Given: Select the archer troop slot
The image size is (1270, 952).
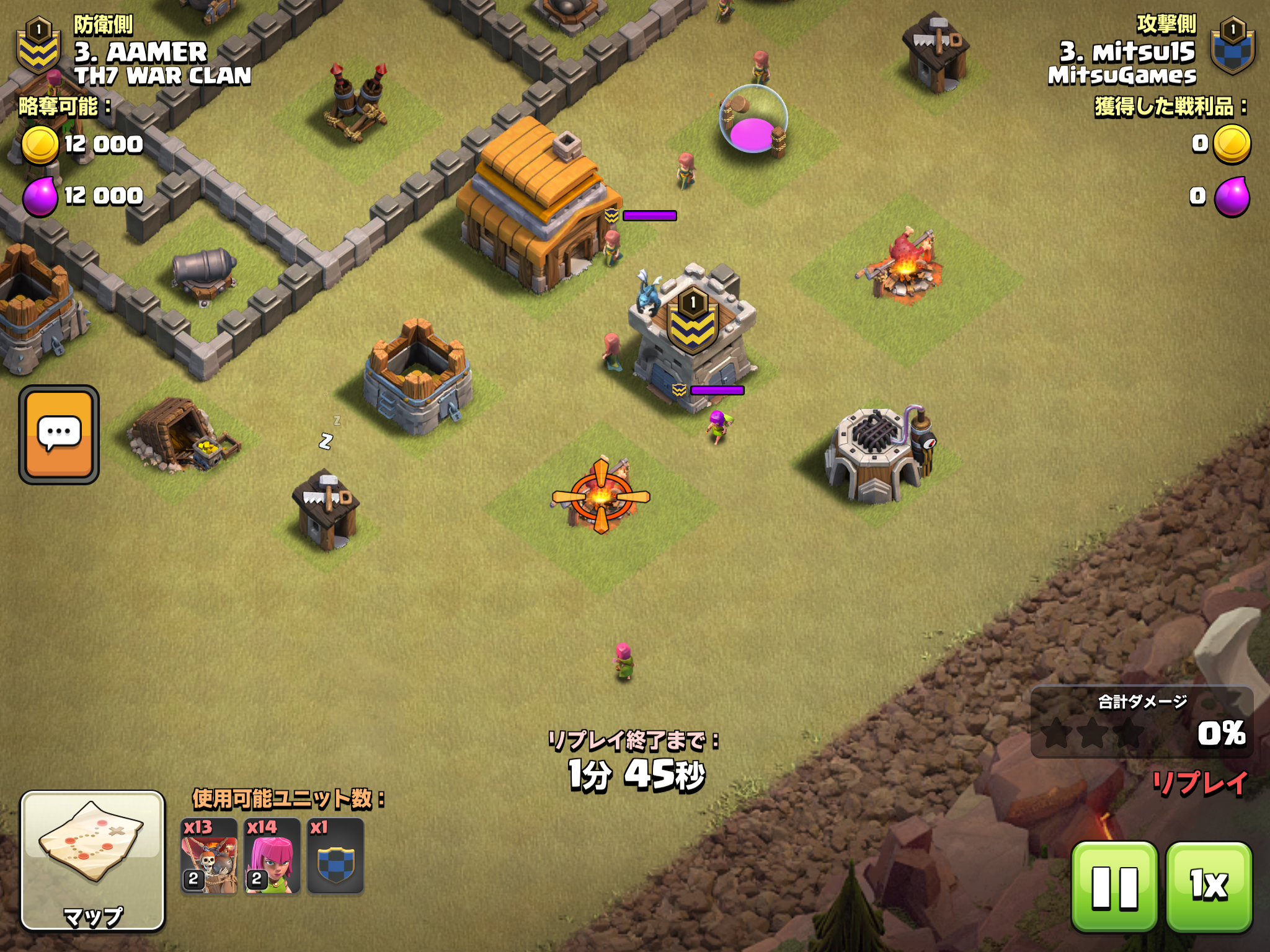Looking at the screenshot, I should click(272, 857).
